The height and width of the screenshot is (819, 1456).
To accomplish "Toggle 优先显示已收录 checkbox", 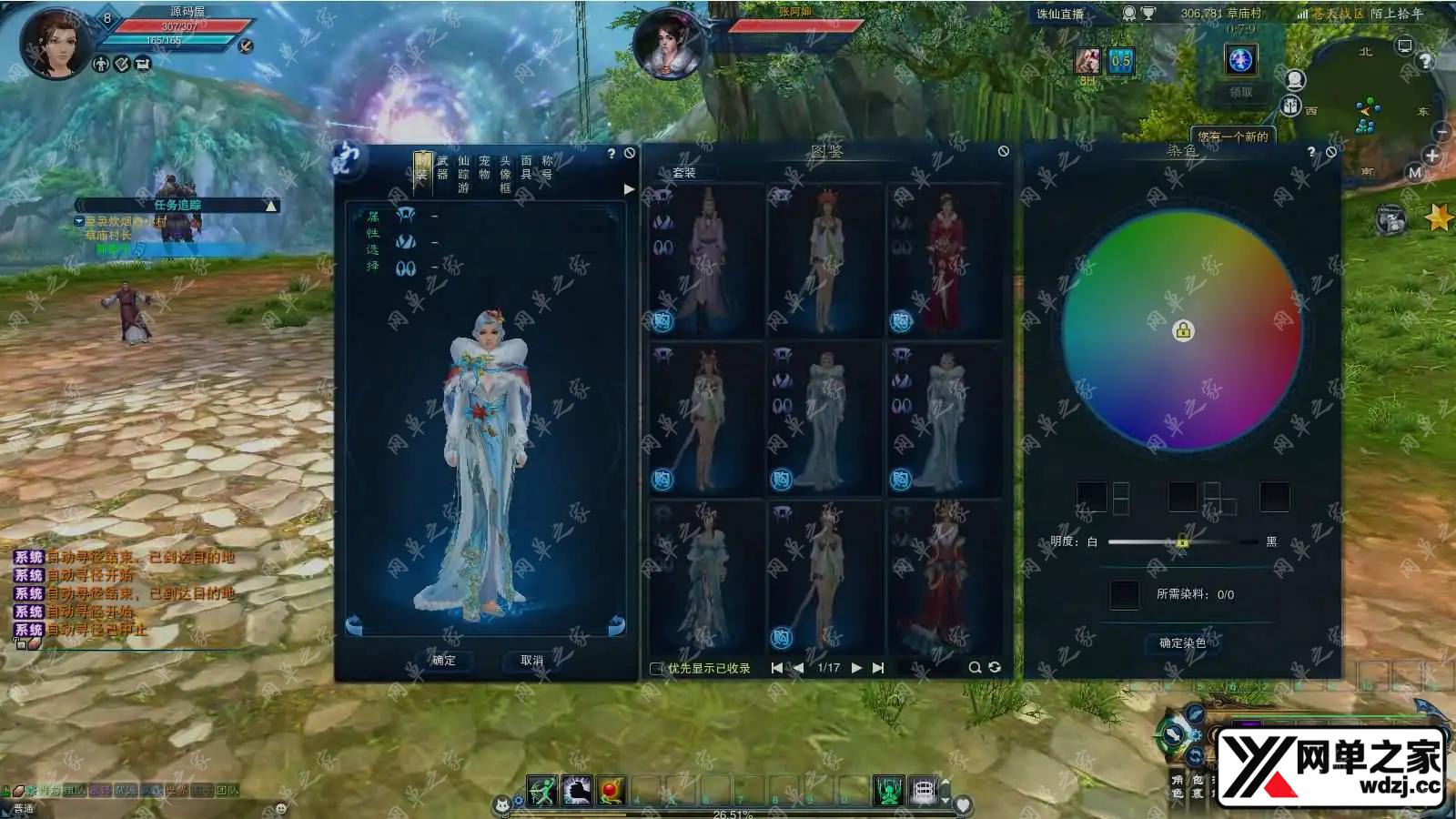I will (x=656, y=669).
